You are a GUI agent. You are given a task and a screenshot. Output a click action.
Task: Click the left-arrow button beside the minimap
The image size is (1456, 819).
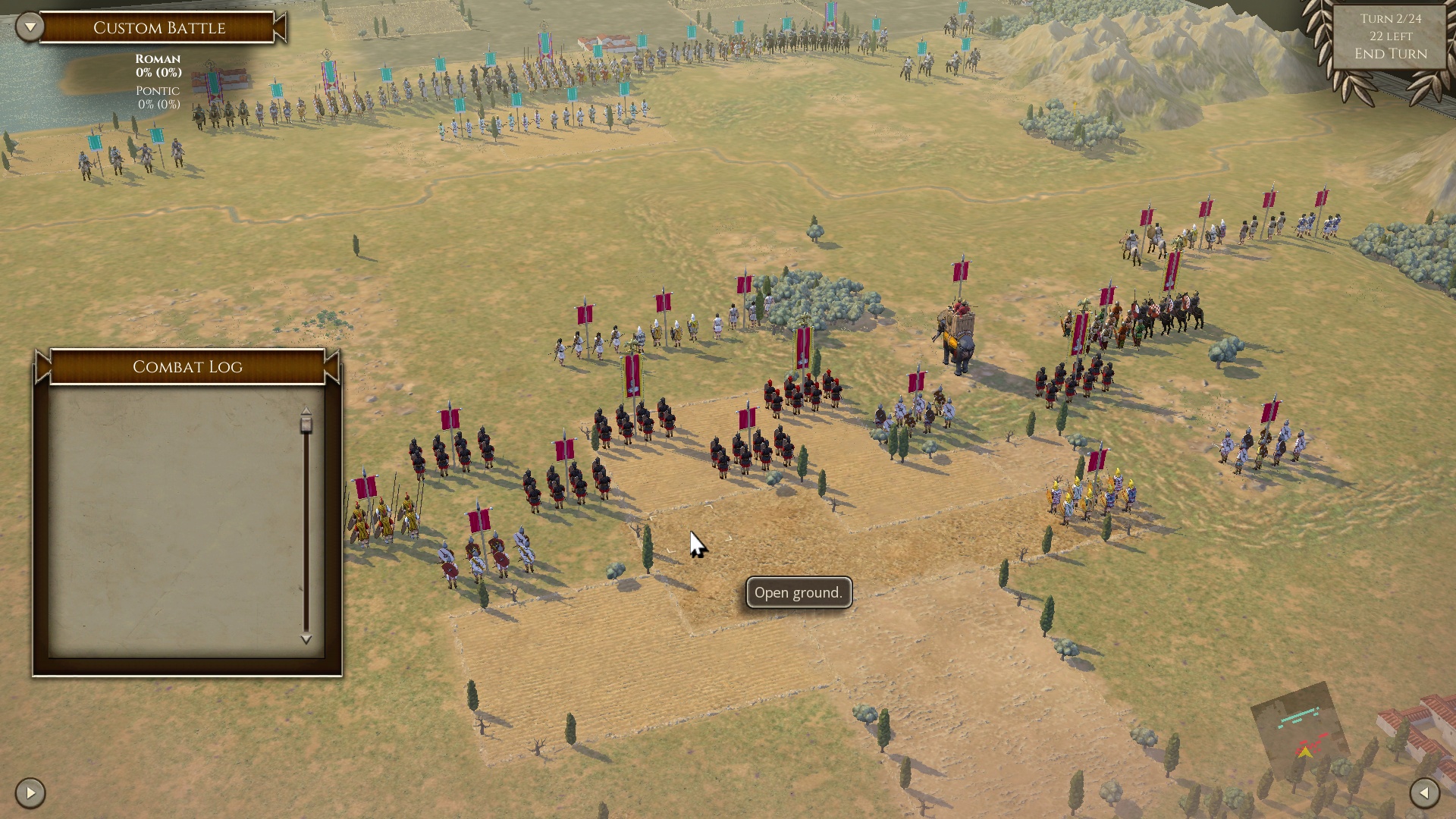[x=1424, y=793]
